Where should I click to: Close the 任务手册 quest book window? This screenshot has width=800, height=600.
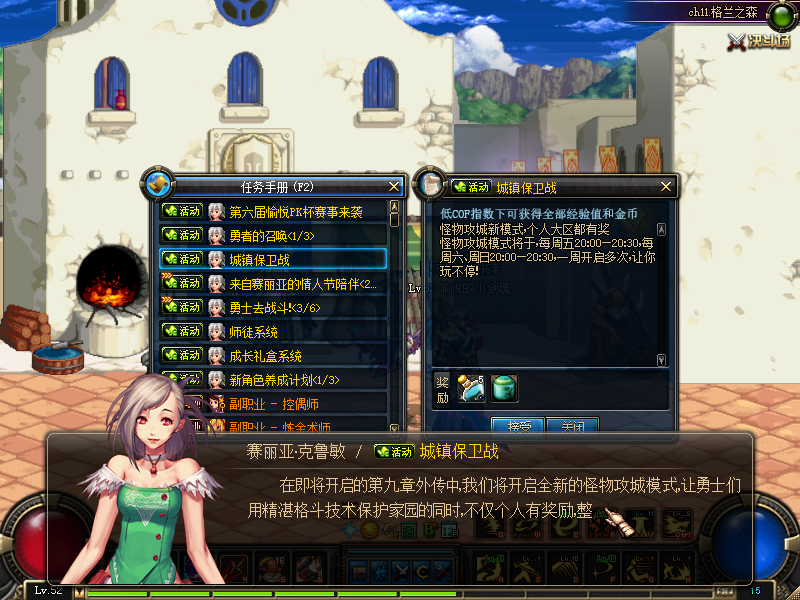coord(395,186)
